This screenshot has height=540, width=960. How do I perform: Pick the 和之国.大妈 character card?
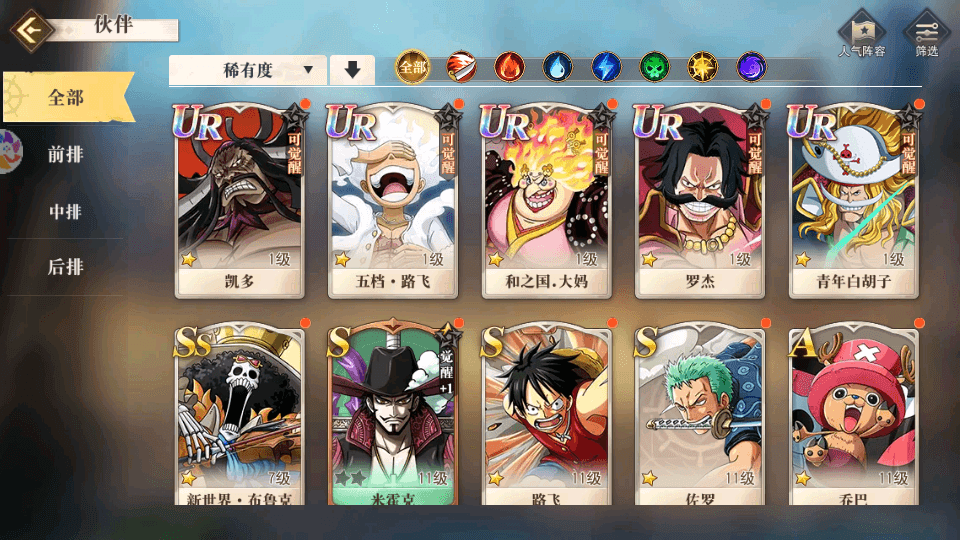547,198
